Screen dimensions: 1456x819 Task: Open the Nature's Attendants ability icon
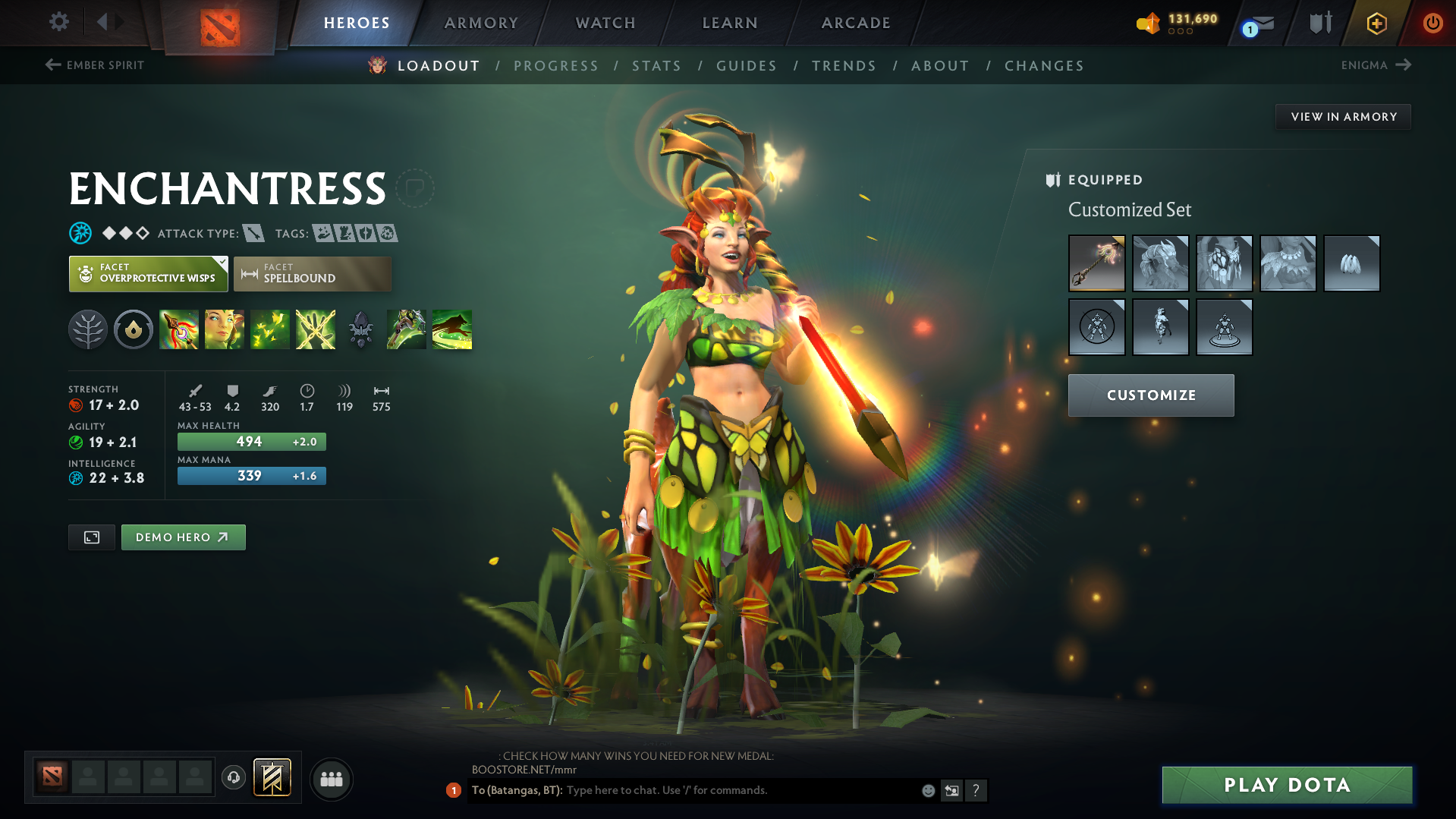click(x=270, y=329)
